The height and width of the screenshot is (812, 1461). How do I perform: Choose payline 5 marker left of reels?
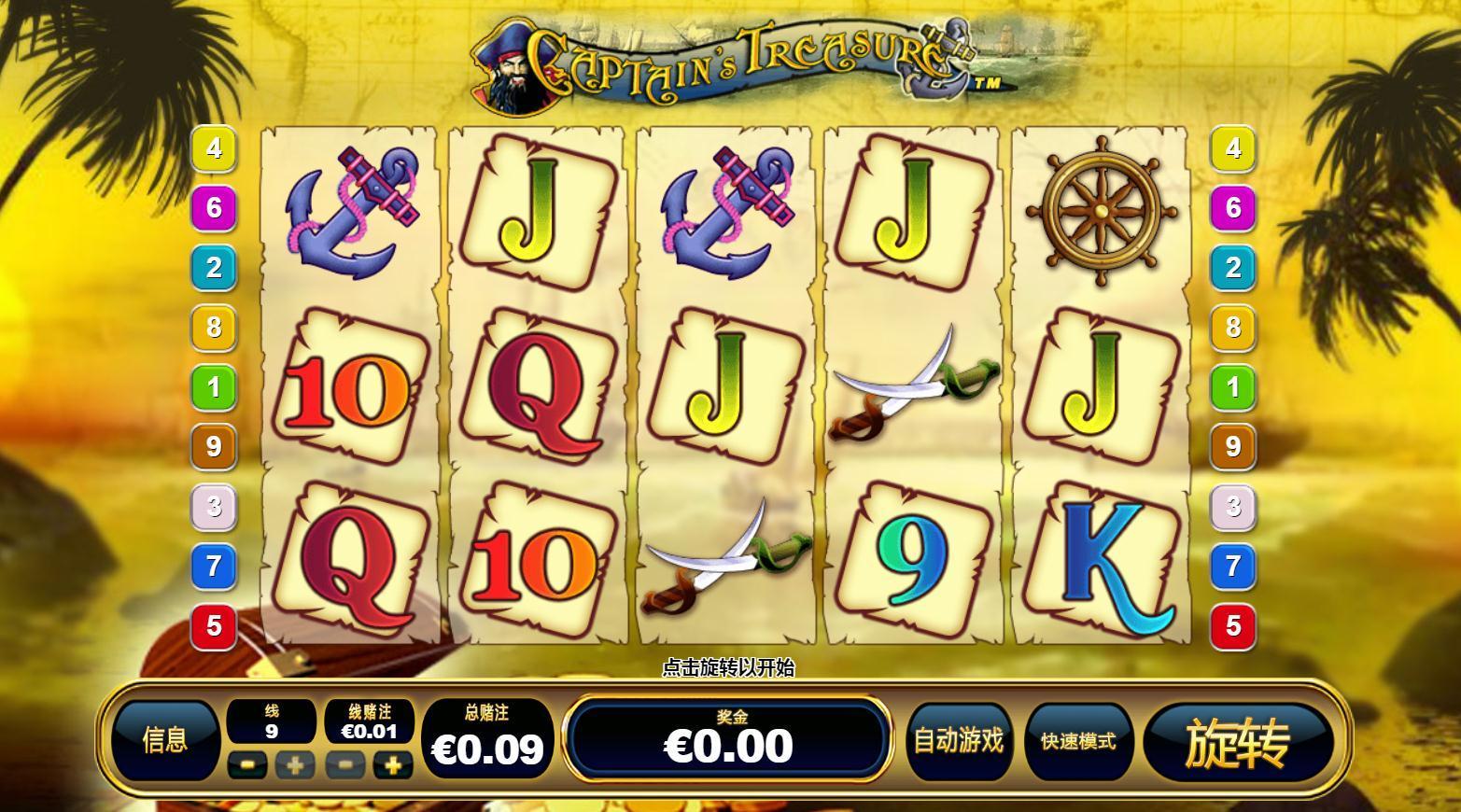[214, 625]
